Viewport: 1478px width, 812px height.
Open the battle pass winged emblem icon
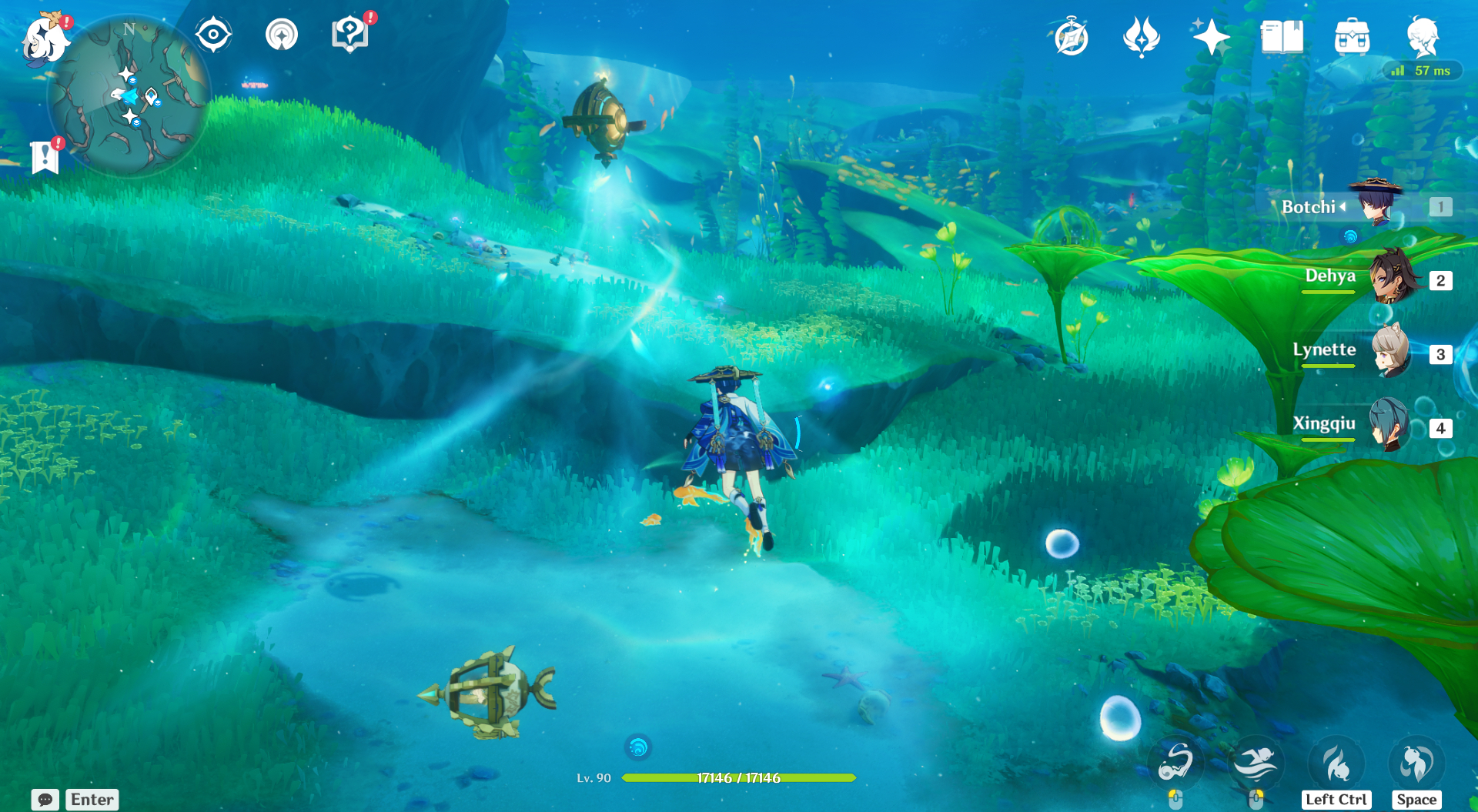(1141, 37)
